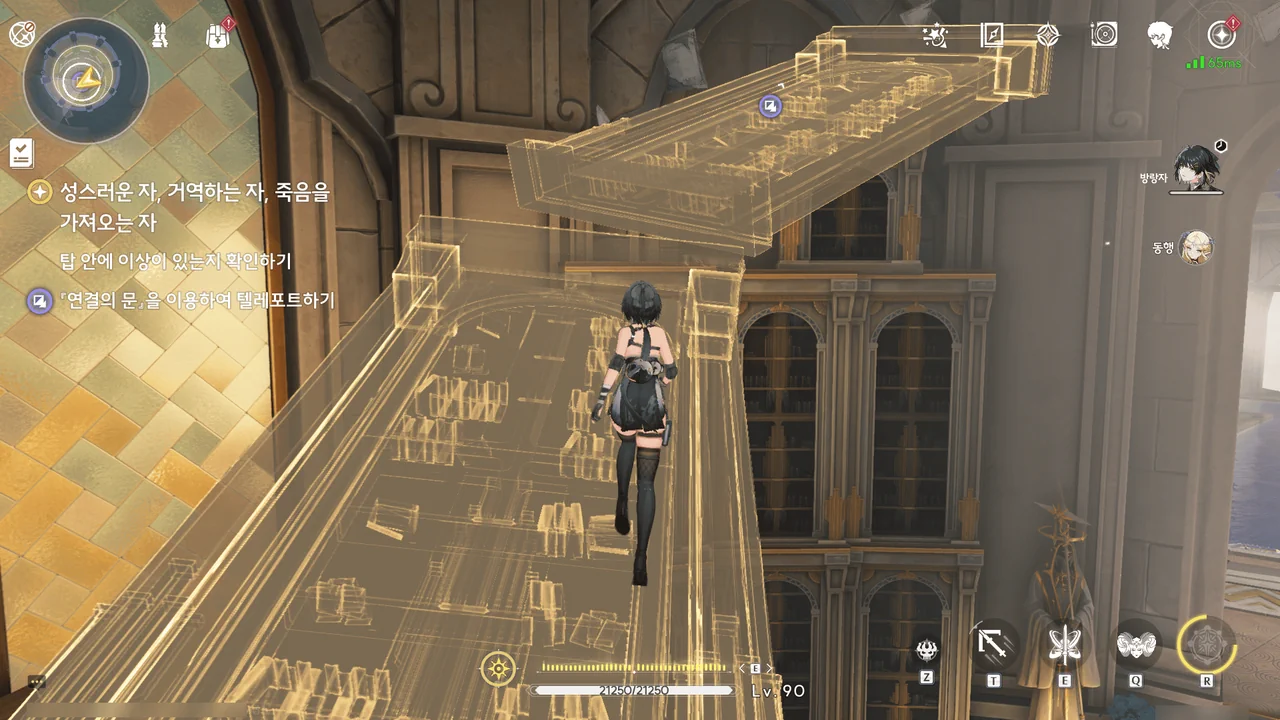Image resolution: width=1280 pixels, height=720 pixels.
Task: Select the blonde companion portrait
Action: click(x=1195, y=246)
